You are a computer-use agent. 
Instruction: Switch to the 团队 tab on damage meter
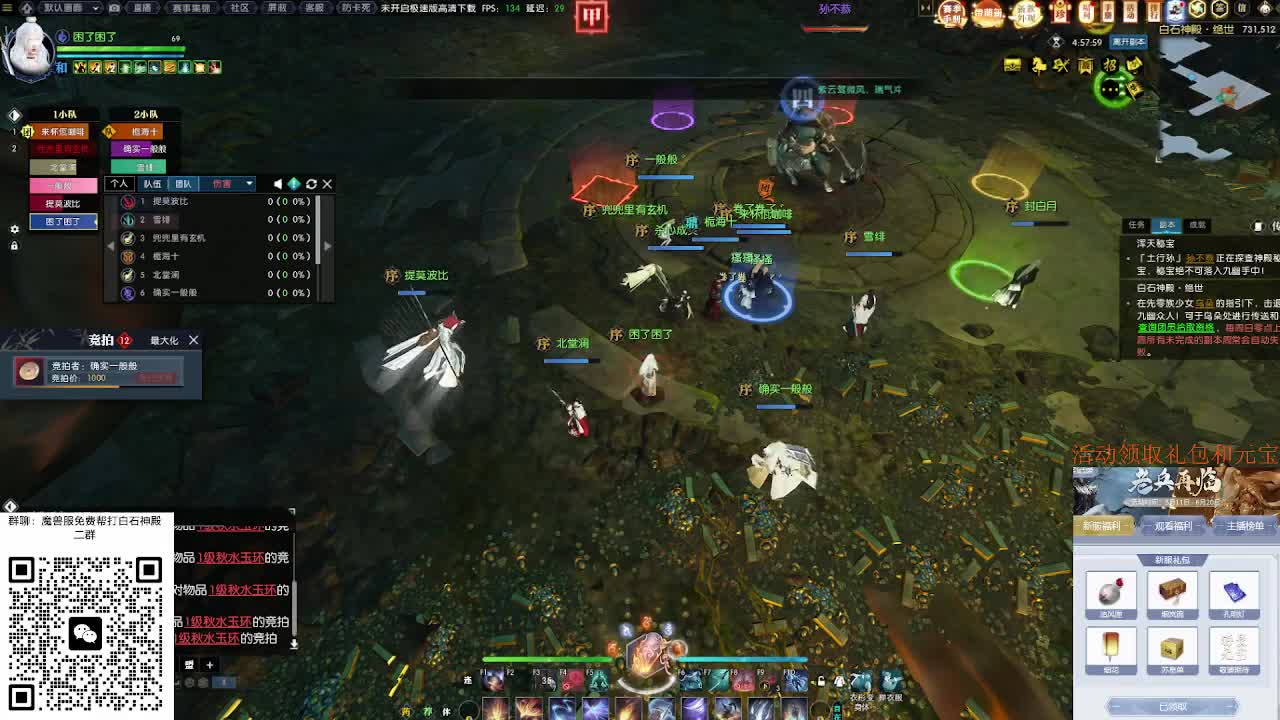click(x=182, y=184)
